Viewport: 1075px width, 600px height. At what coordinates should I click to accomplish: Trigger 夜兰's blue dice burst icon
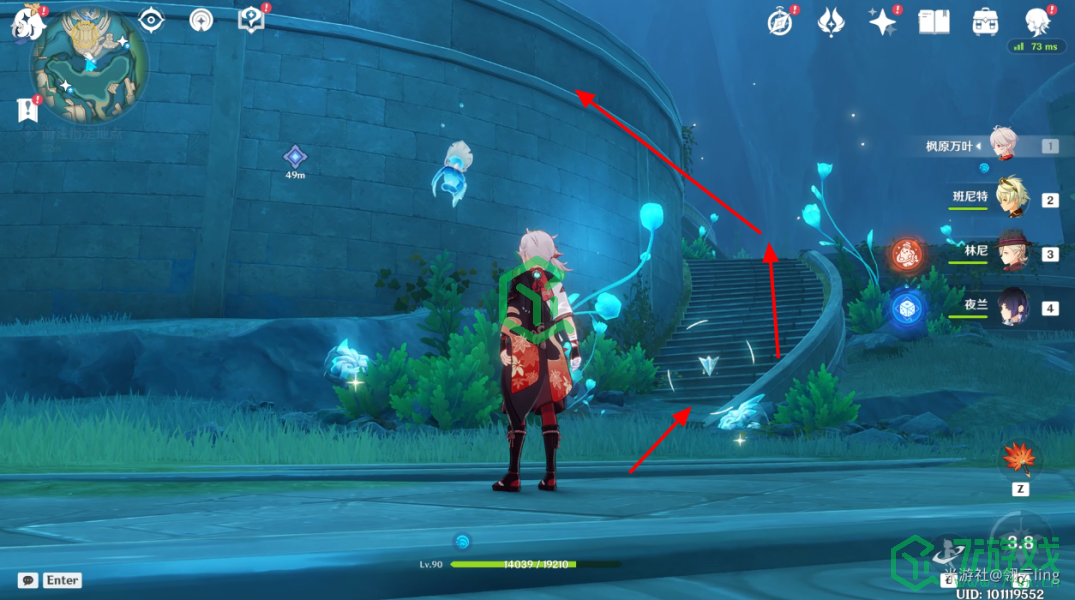coord(907,308)
